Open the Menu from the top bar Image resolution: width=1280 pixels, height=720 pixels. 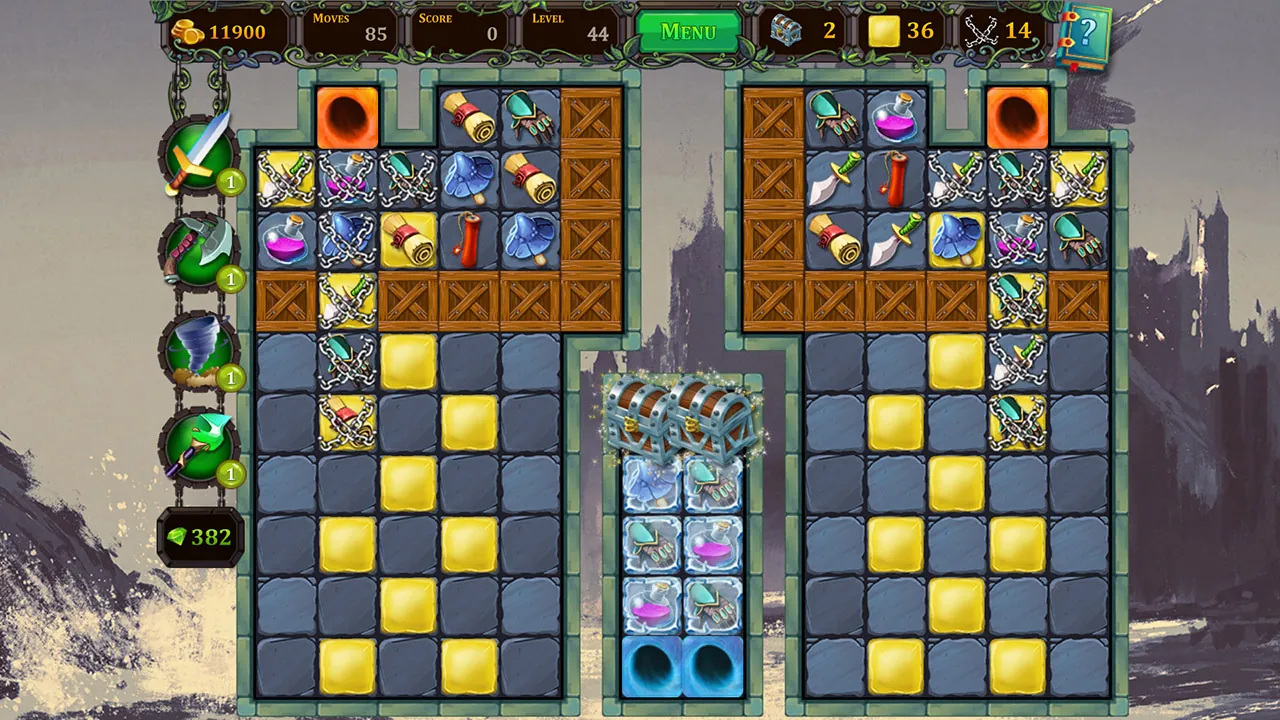point(687,31)
